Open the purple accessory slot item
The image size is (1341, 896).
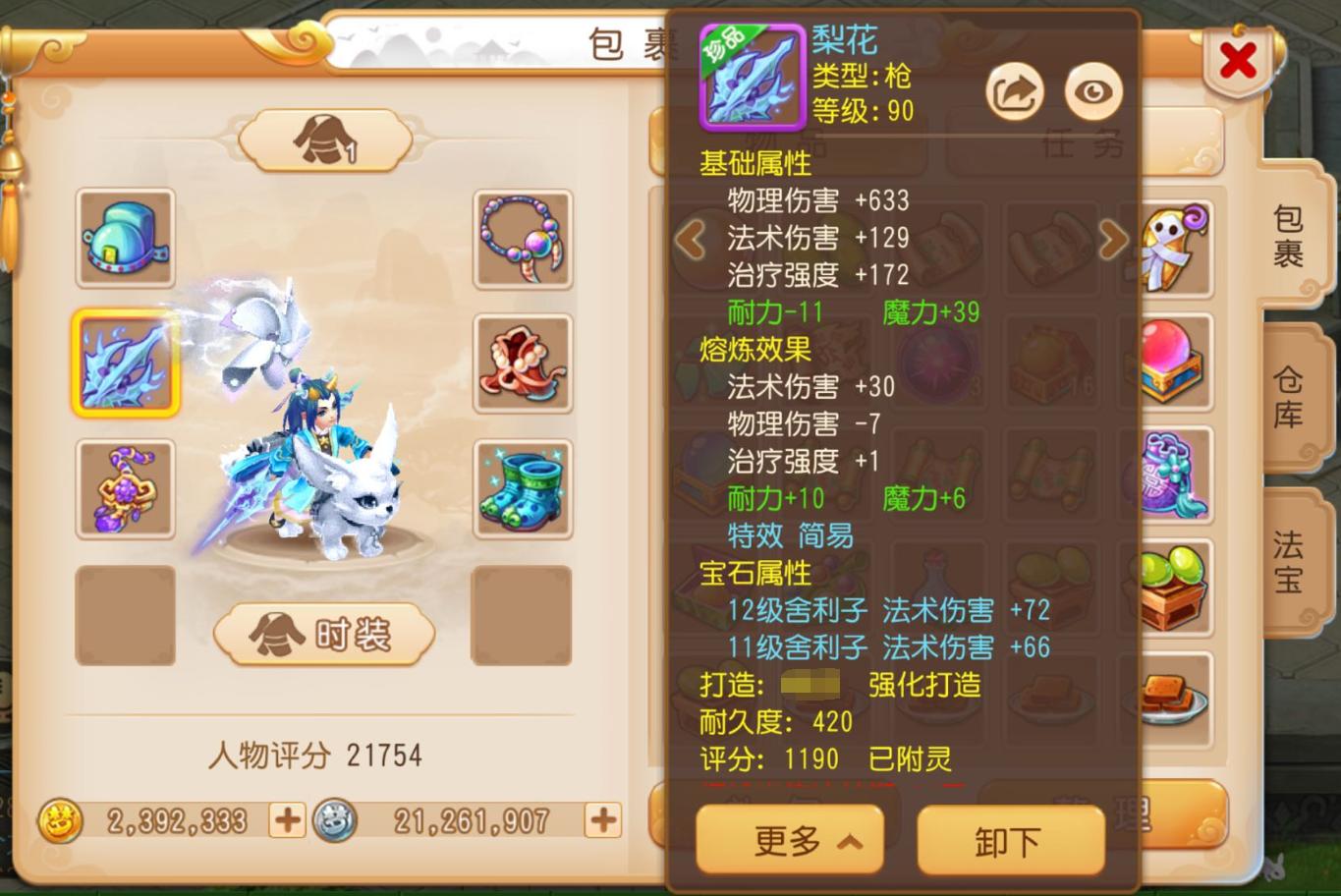(x=125, y=490)
